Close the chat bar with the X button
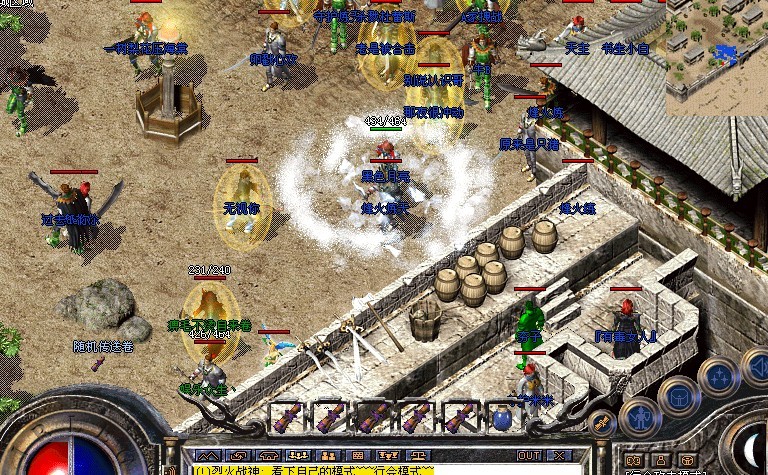 tap(558, 456)
